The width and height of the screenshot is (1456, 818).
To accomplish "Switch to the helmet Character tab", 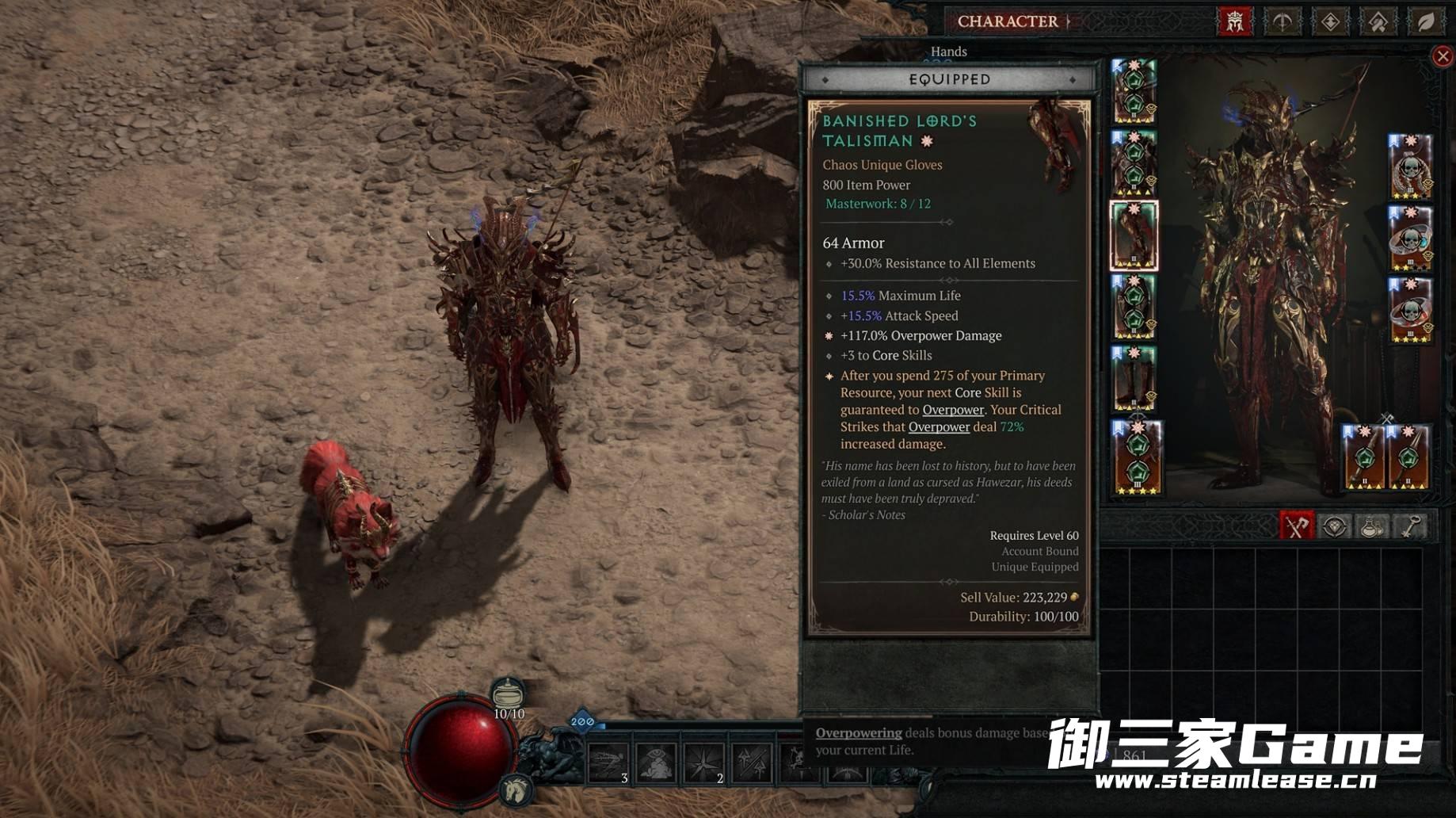I will [1234, 21].
